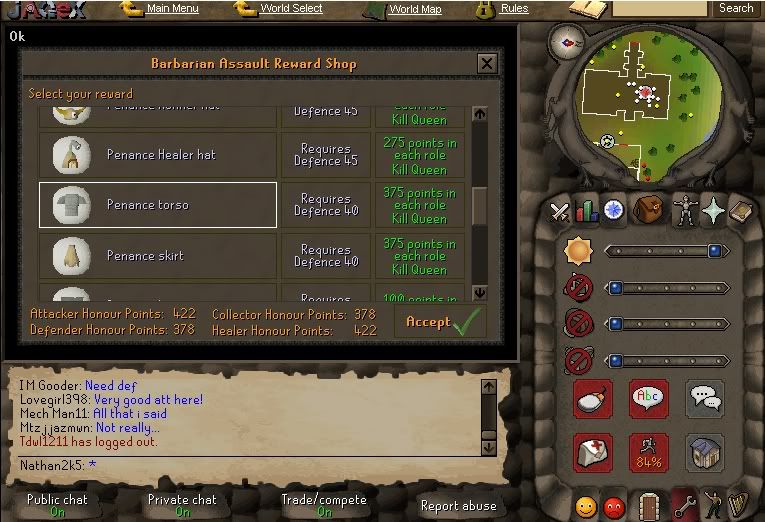765x522 pixels.
Task: Click the Search button
Action: (736, 9)
